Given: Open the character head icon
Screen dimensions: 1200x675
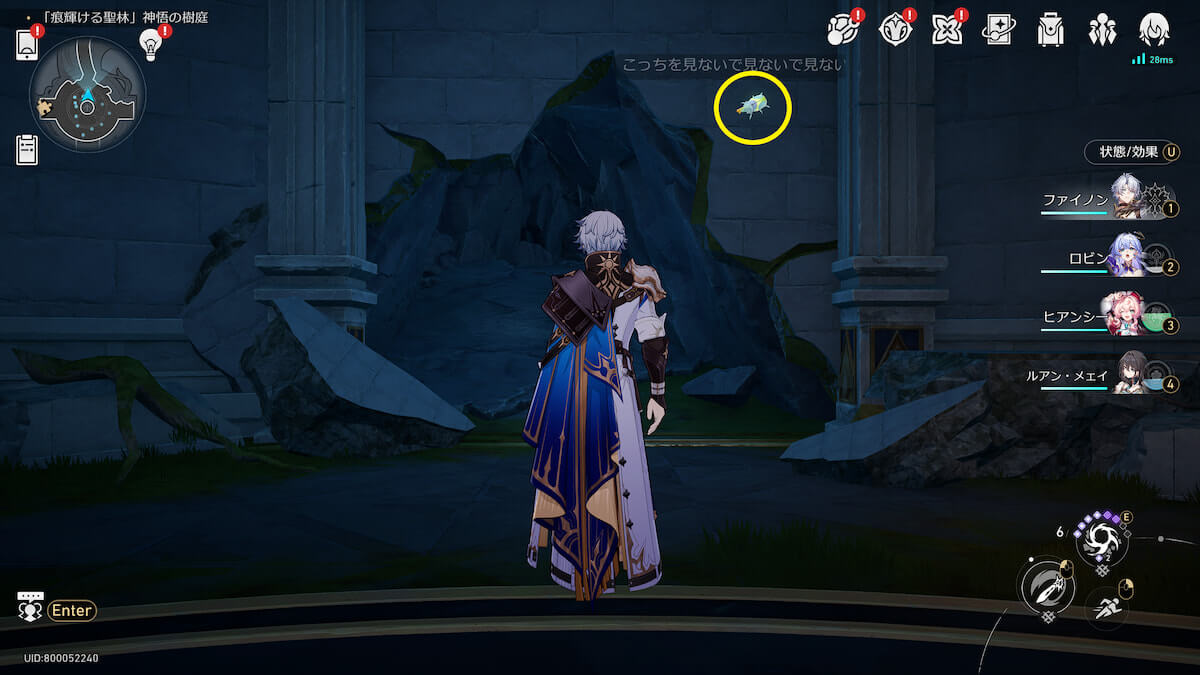Looking at the screenshot, I should pos(1155,30).
